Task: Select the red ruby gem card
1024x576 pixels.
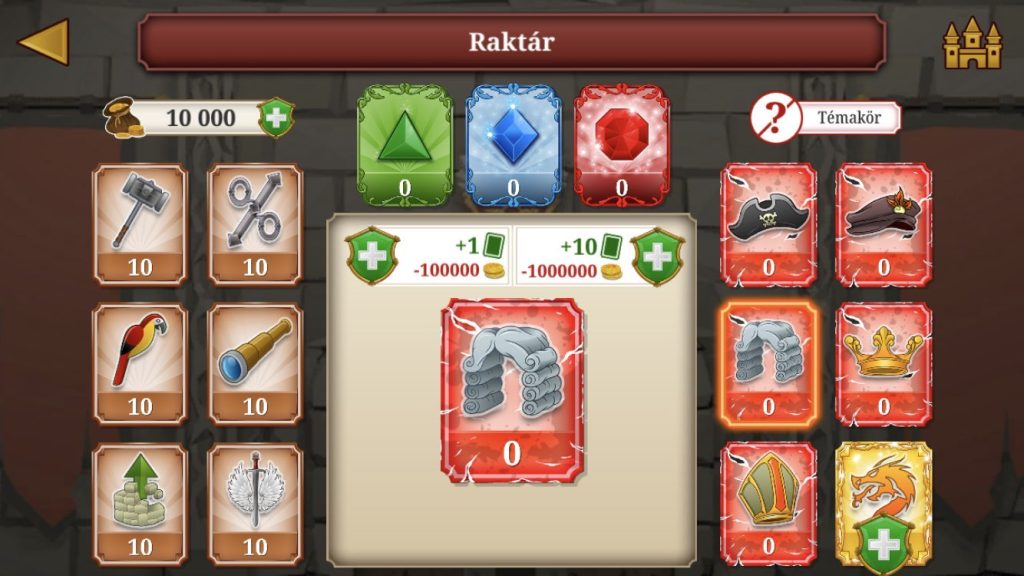Action: 621,145
